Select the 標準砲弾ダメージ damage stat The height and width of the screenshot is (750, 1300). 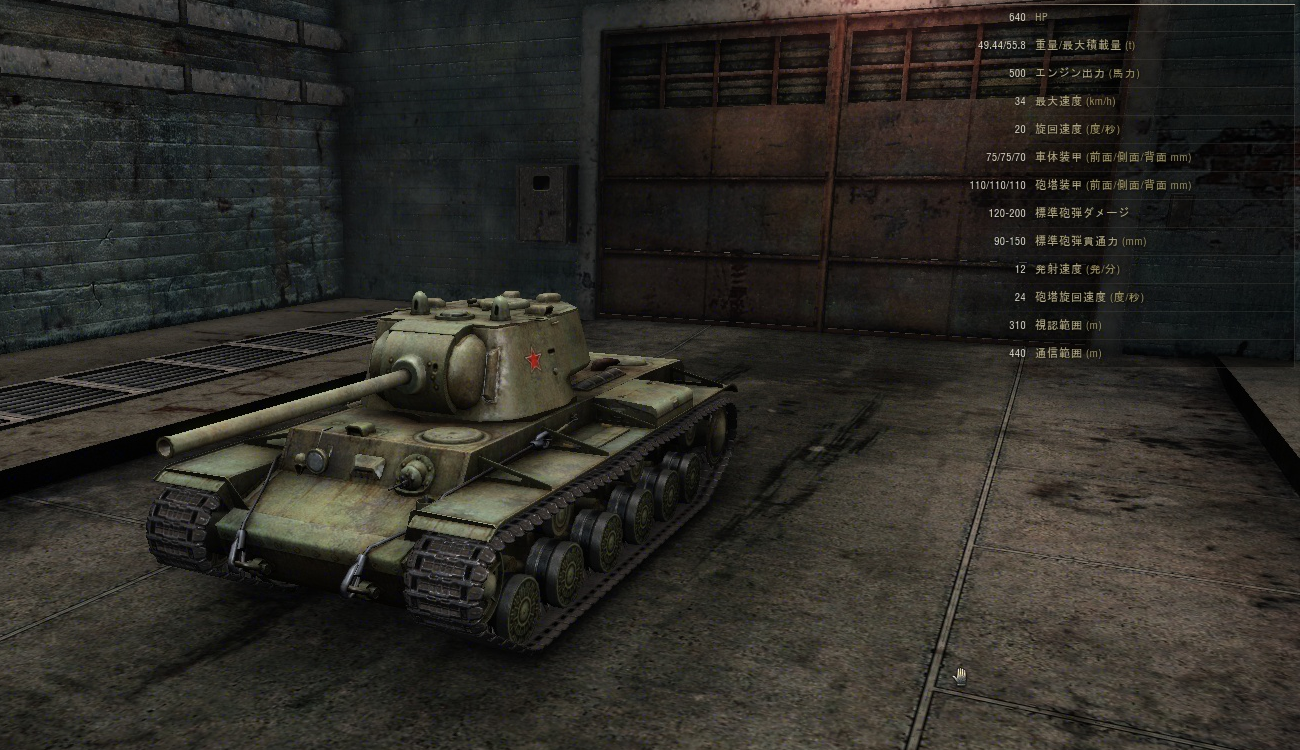[x=1070, y=213]
